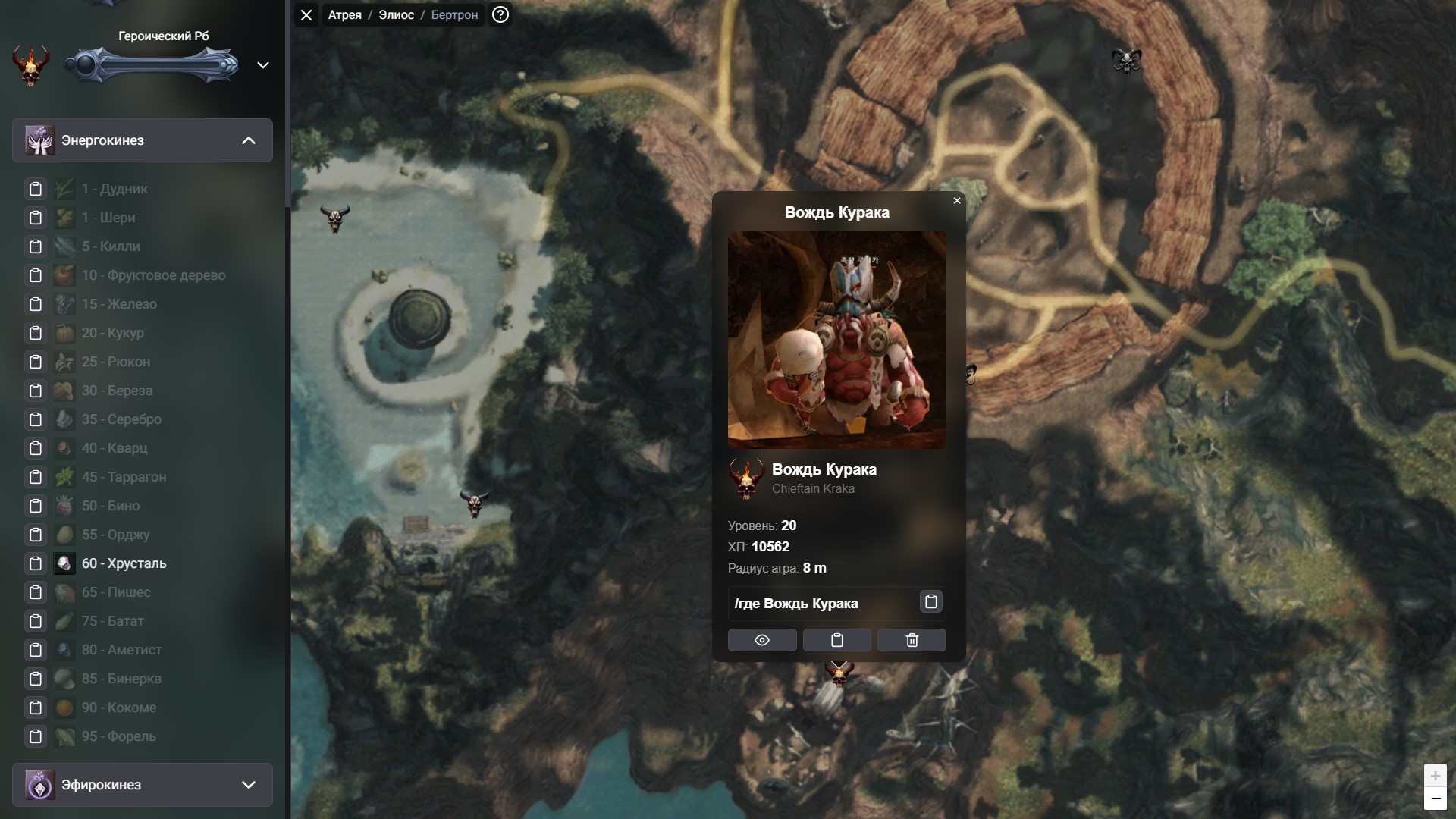Image resolution: width=1456 pixels, height=819 pixels.
Task: Choose 10 - Фруктовое дерево from the list
Action: pos(153,275)
